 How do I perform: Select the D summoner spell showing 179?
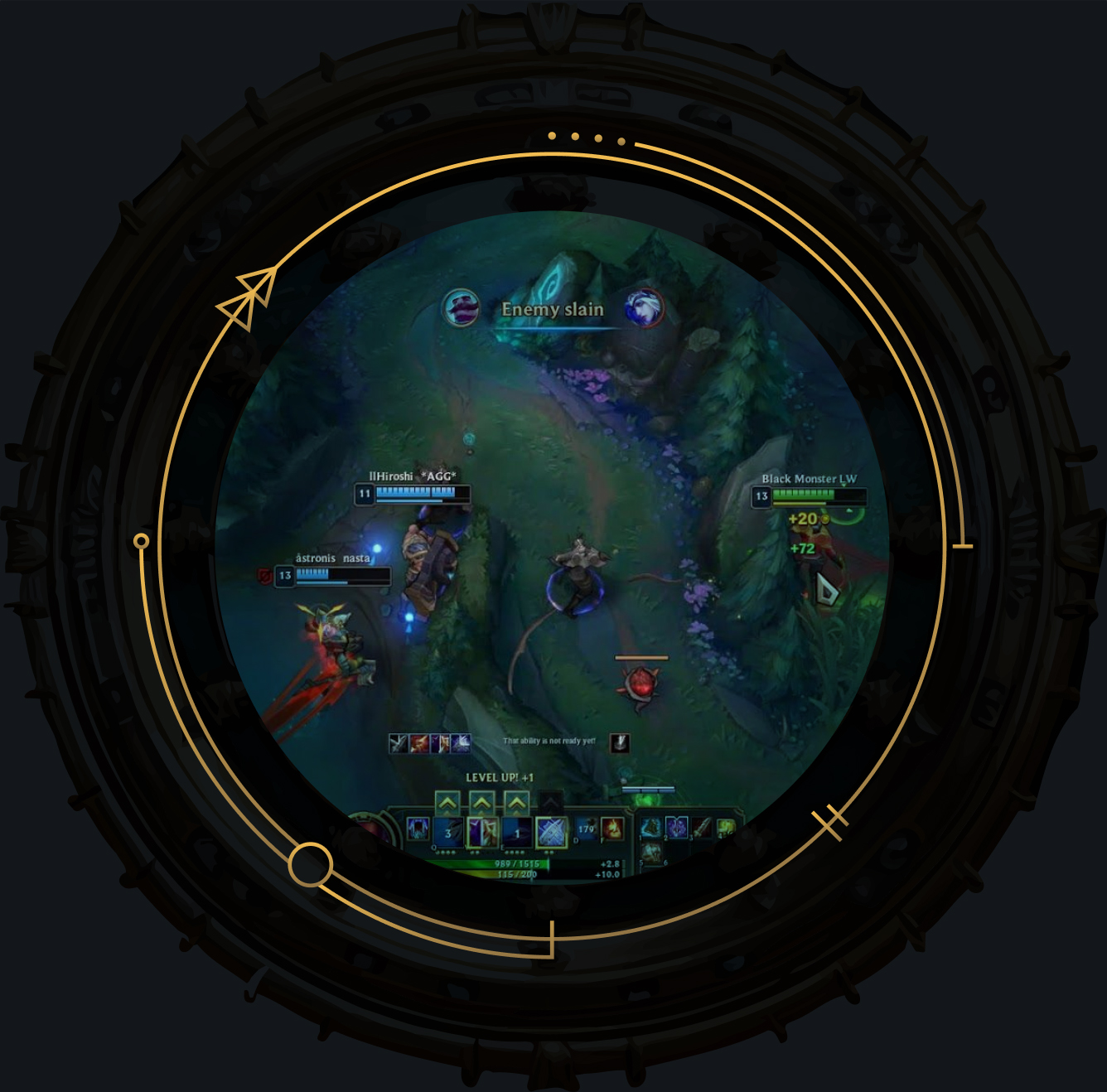[586, 829]
